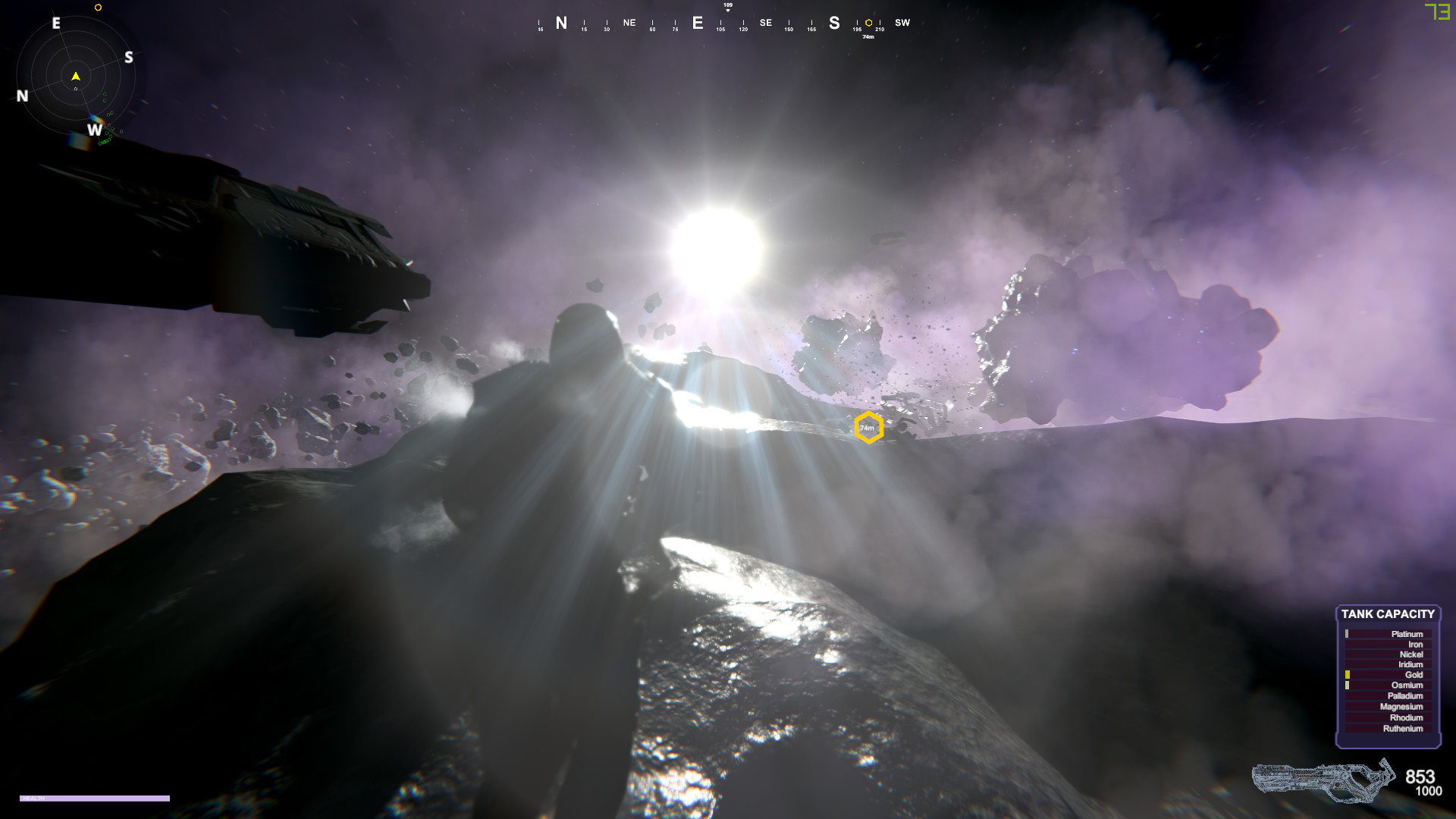Expand the TANK CAPACITY panel header
This screenshot has height=819, width=1456.
click(x=1389, y=614)
